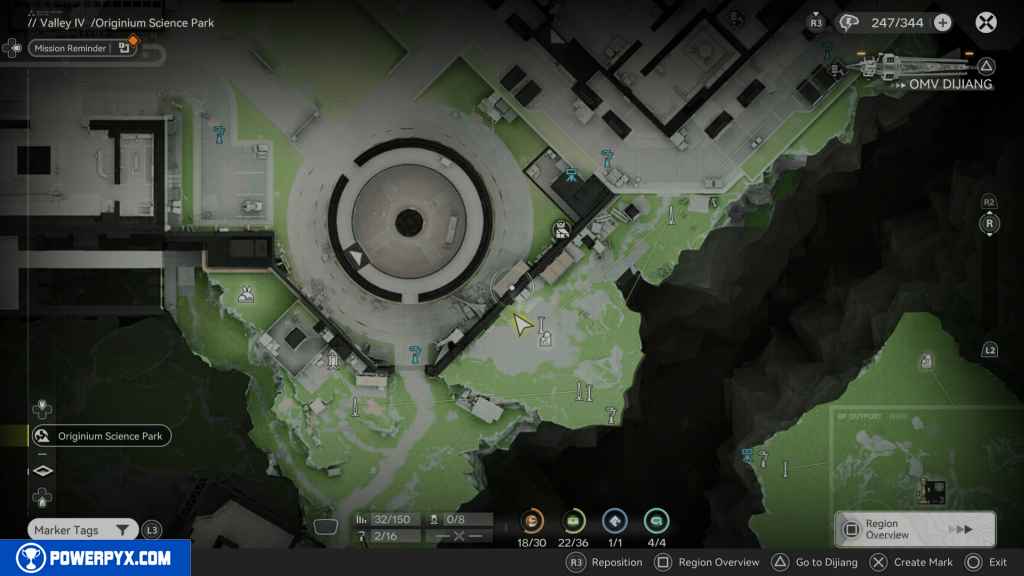This screenshot has width=1024, height=576.
Task: Go to the previous area in the list
Action: pyautogui.click(x=41, y=408)
